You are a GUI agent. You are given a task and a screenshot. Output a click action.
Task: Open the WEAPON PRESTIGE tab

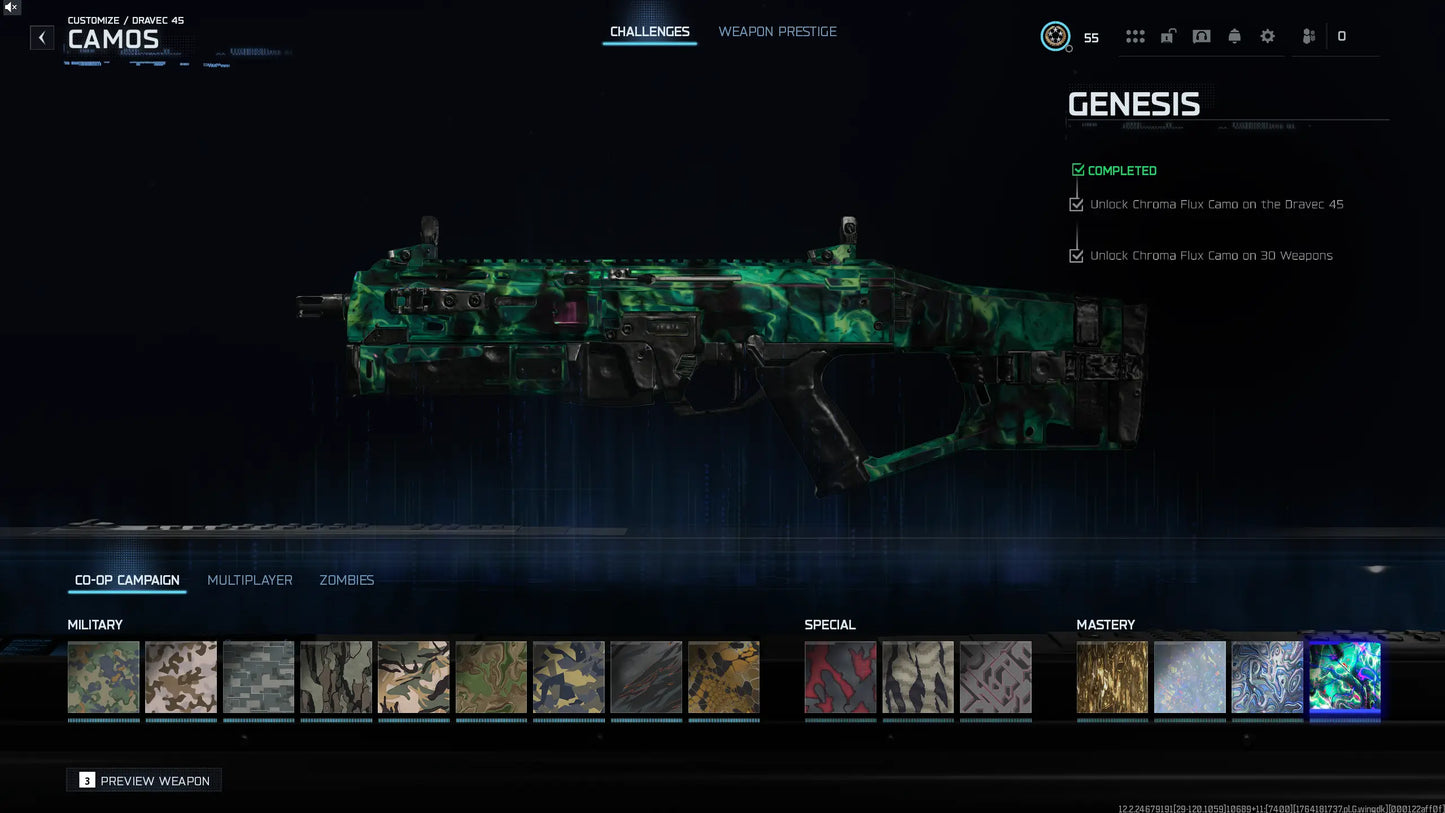tap(777, 31)
